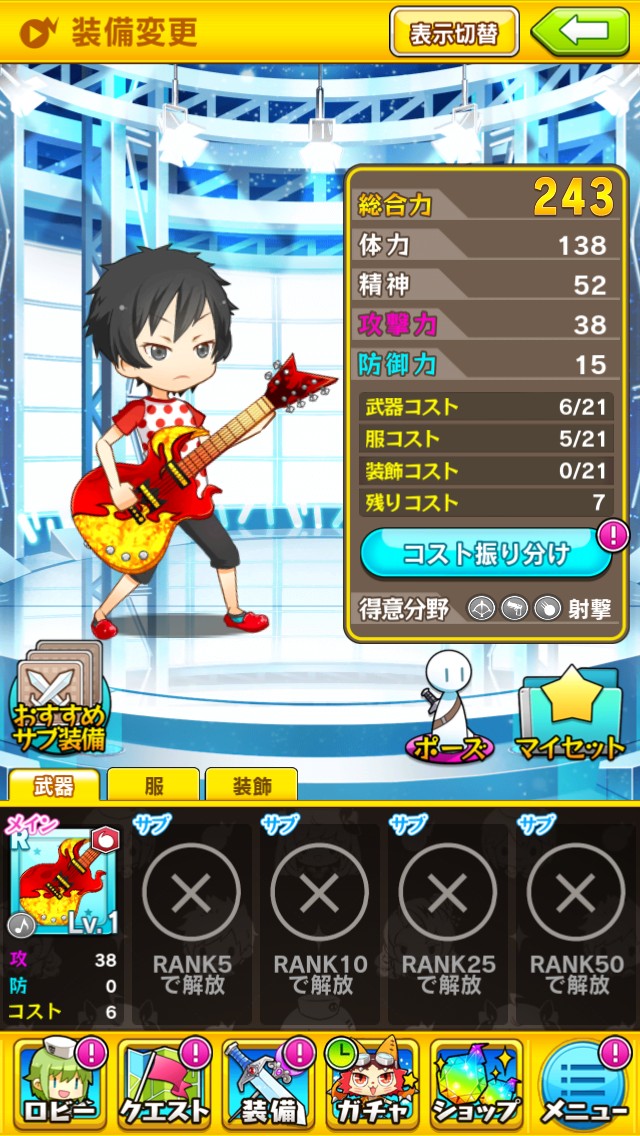This screenshot has width=640, height=1136.
Task: Open the メニュー menu button
Action: [584, 1084]
